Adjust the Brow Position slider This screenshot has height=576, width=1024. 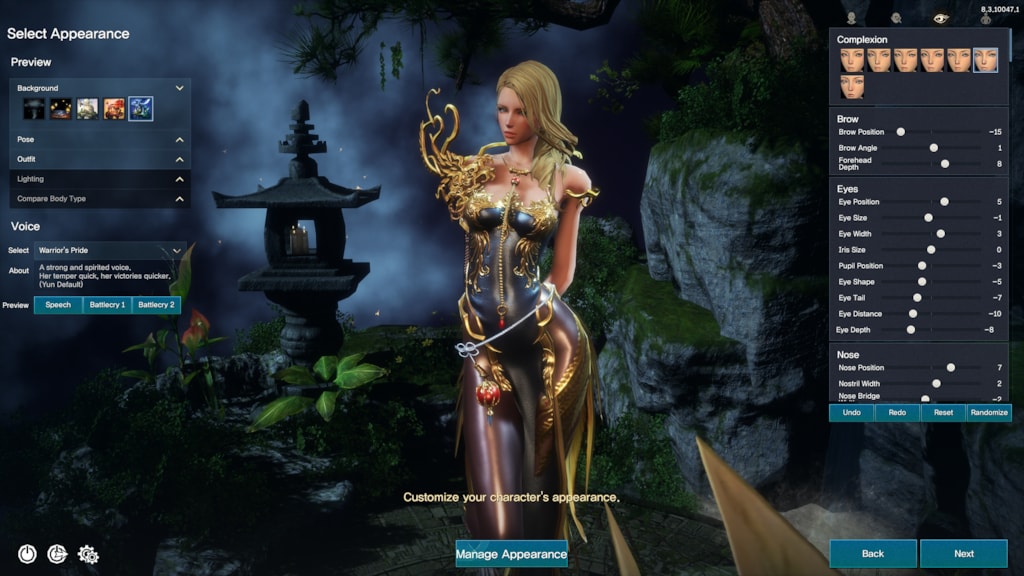pos(900,131)
